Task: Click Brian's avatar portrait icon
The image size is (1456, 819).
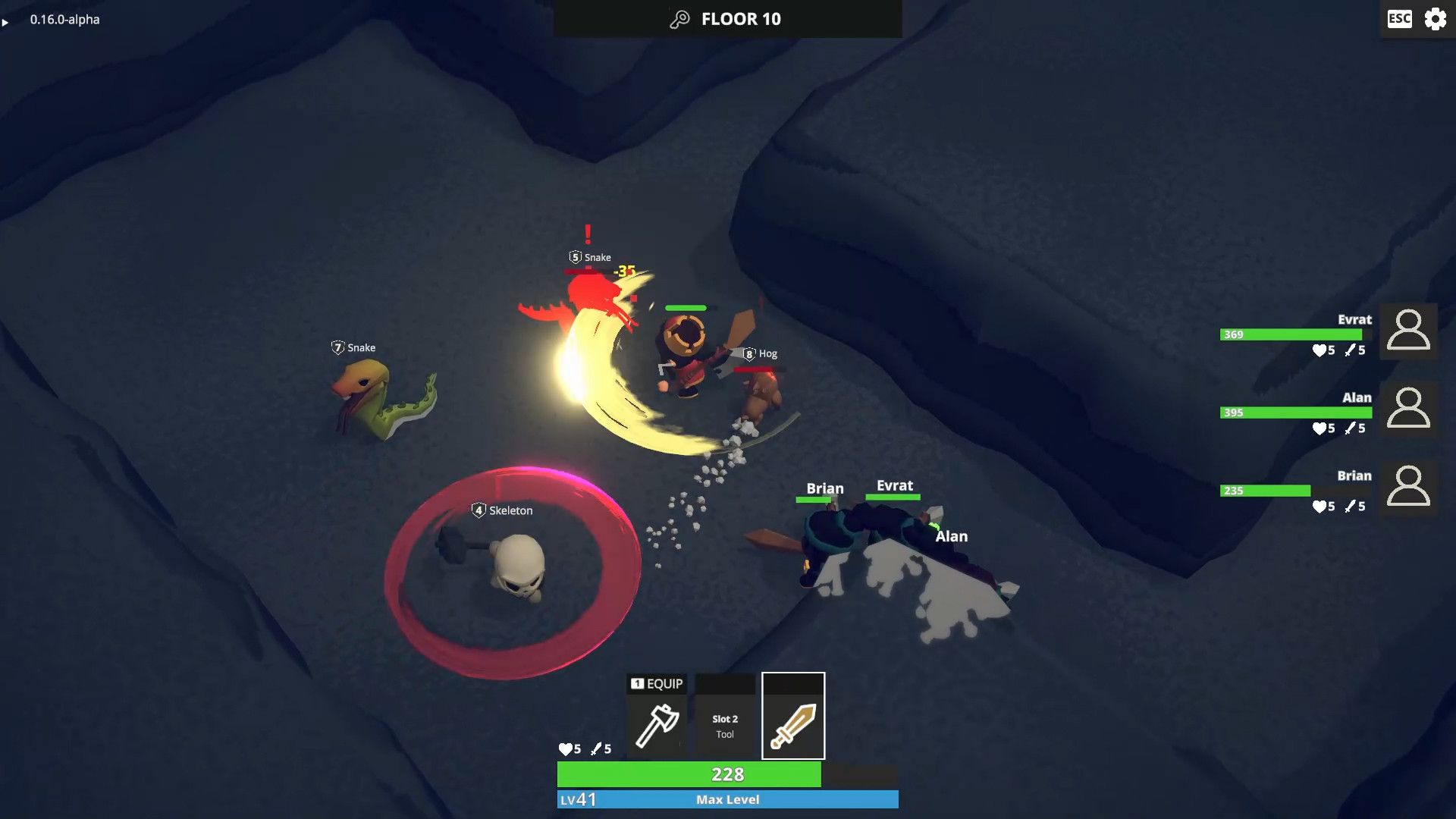Action: (1408, 488)
